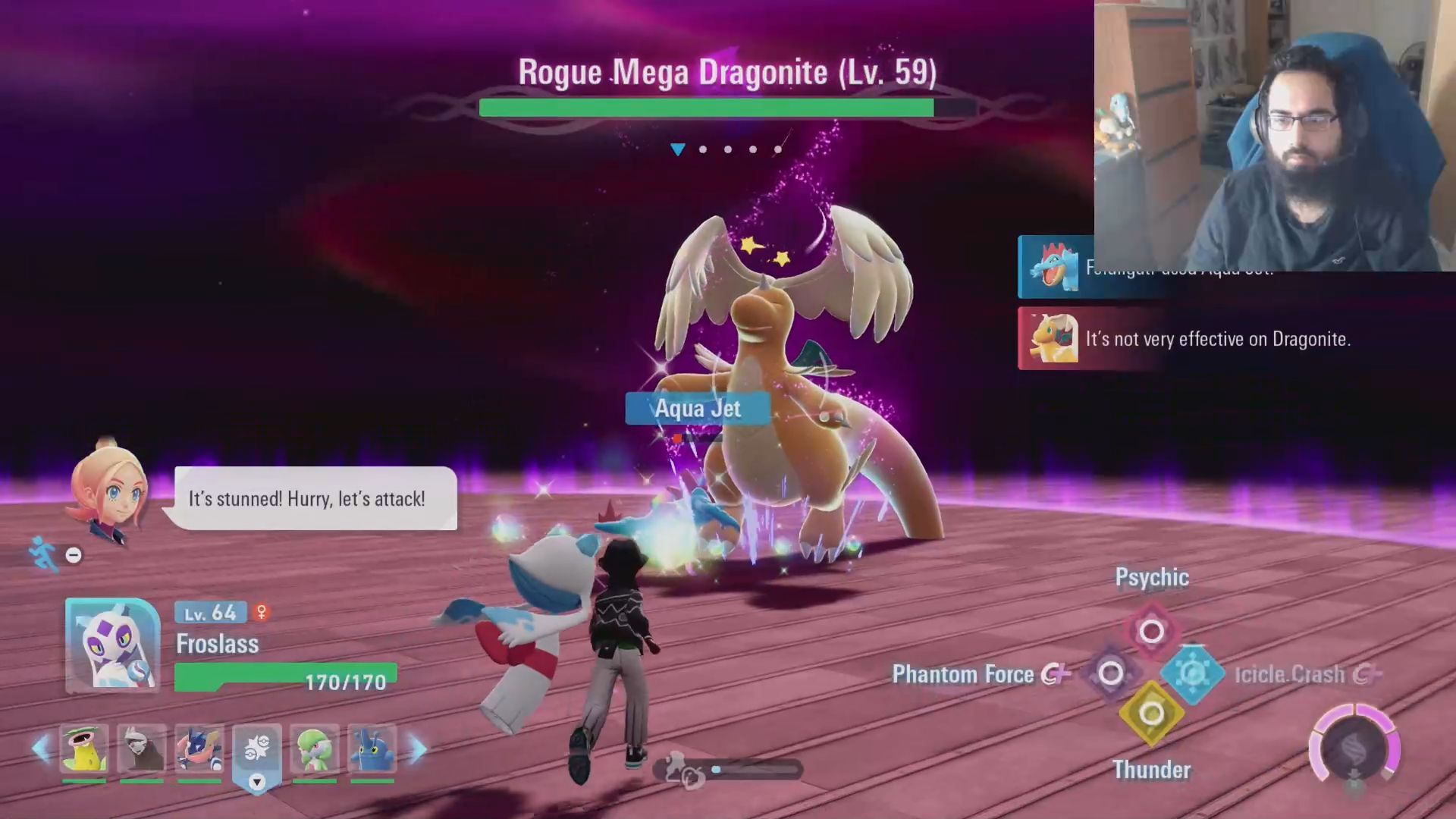This screenshot has width=1456, height=819.
Task: Click the Poké Ball swap slot
Action: (257, 749)
